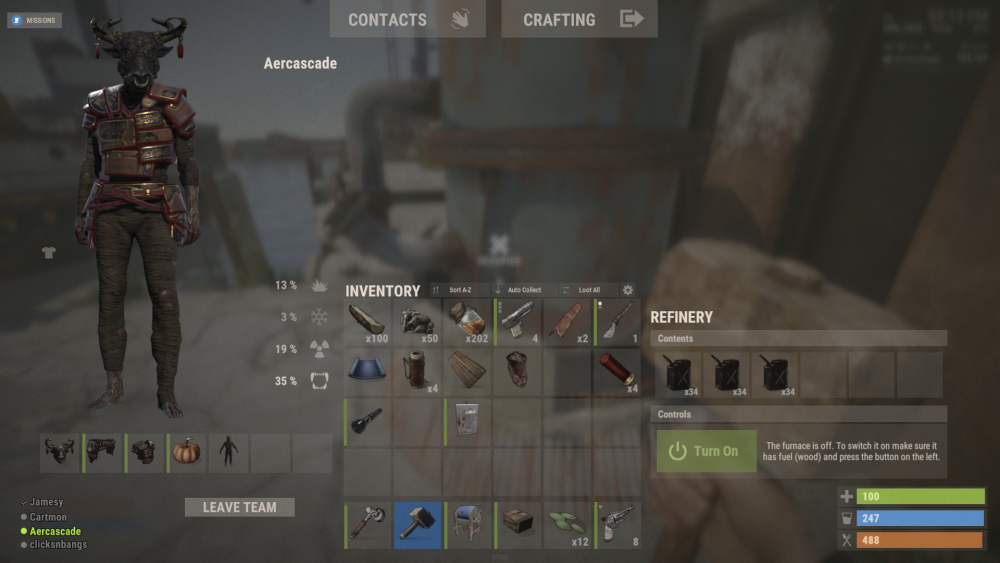This screenshot has height=563, width=1000.
Task: Choose the hammer in the hotbar
Action: 417,525
